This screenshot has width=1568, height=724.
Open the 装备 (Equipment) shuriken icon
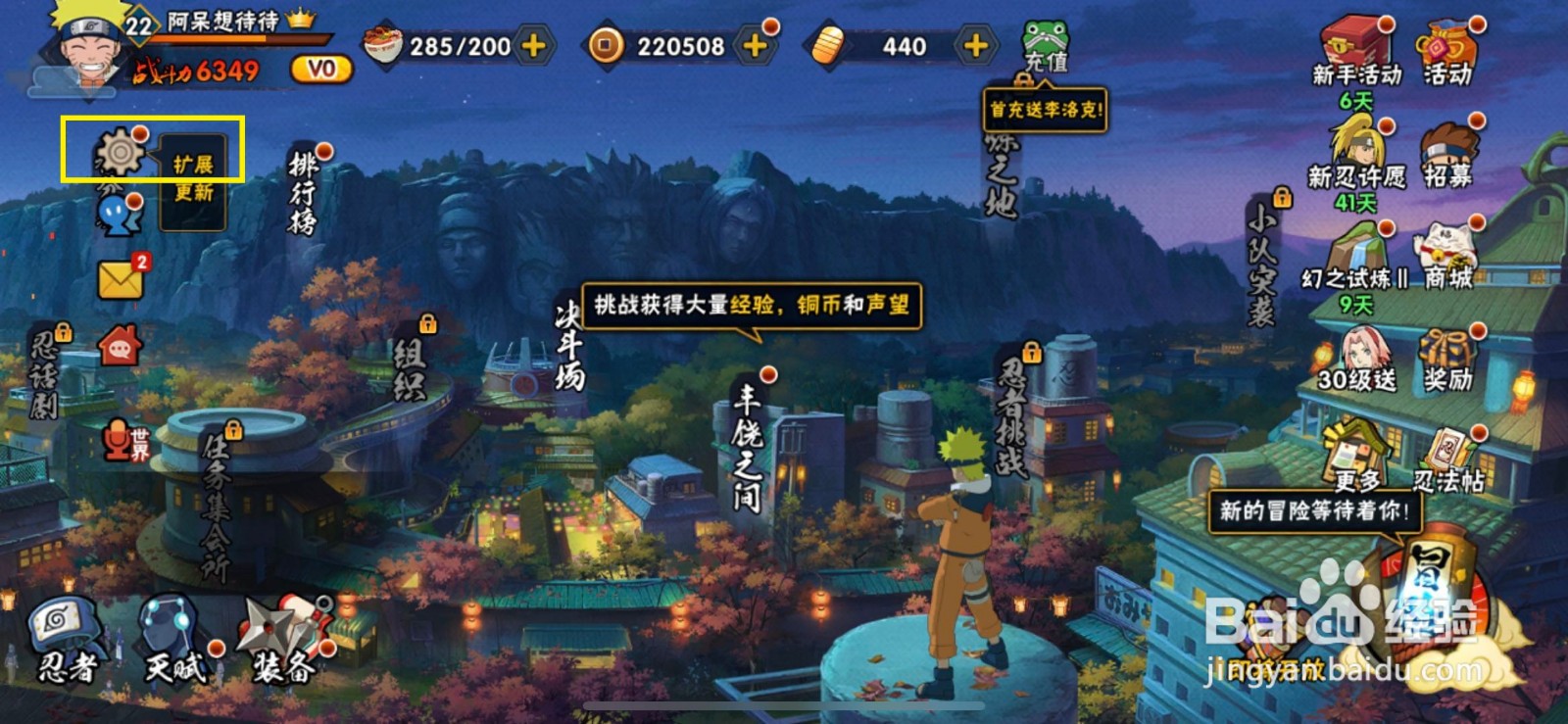coord(271,627)
